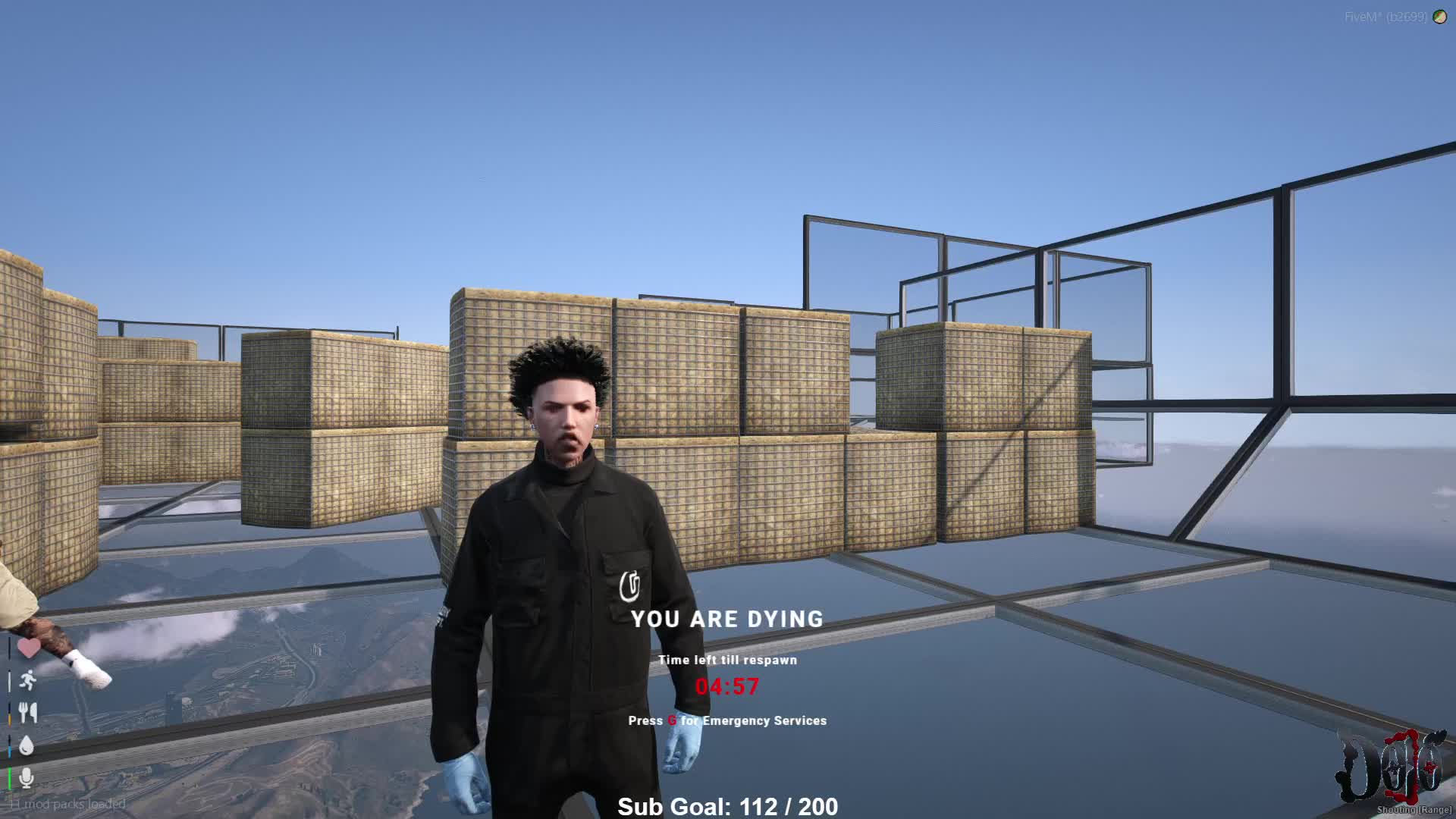Click the fork and knife hunger icon
Viewport: 1456px width, 819px height.
(28, 713)
